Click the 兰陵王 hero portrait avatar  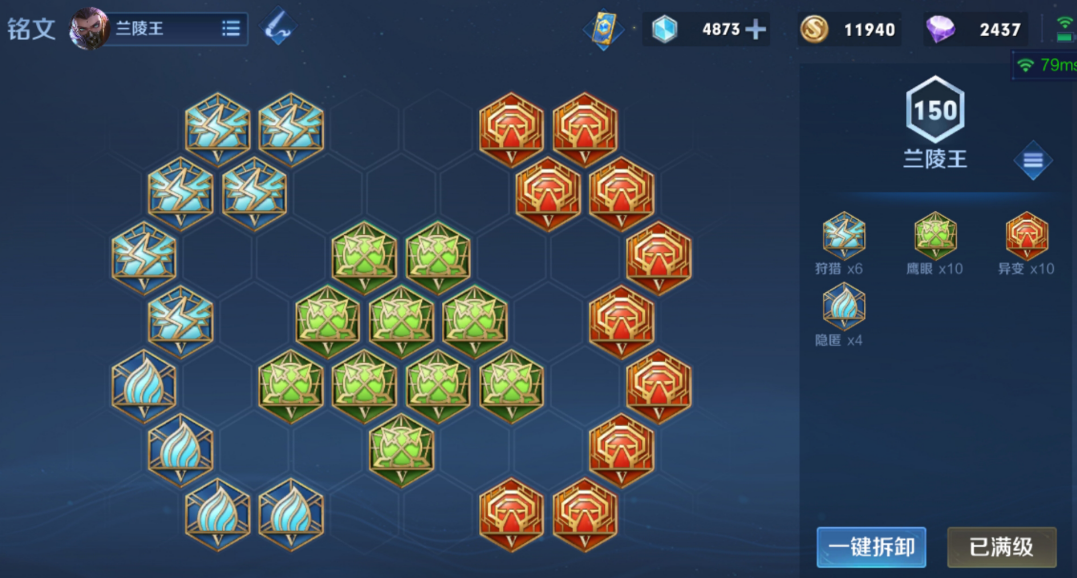tap(89, 29)
